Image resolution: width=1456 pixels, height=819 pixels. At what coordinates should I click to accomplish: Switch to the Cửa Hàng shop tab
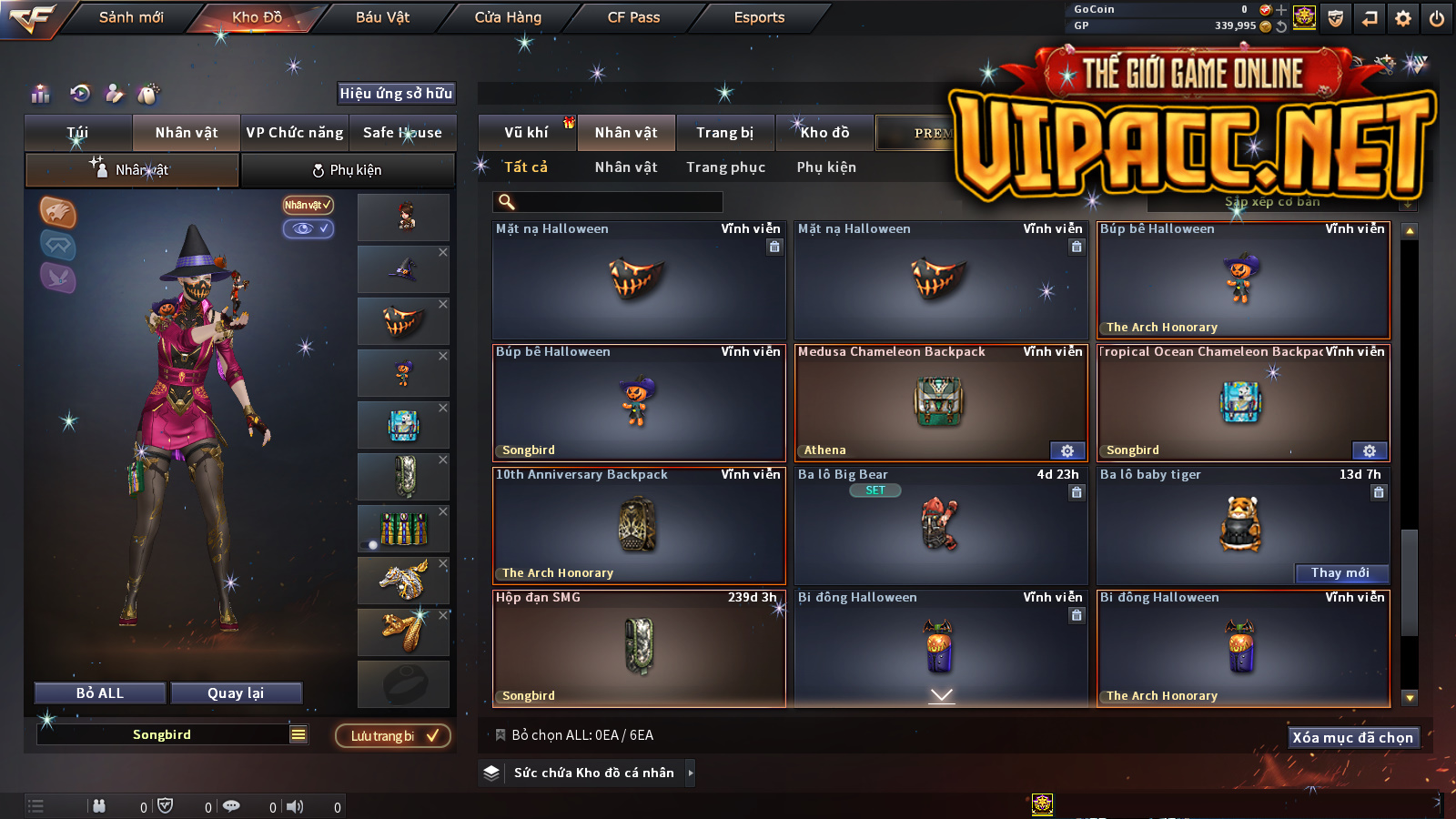508,17
